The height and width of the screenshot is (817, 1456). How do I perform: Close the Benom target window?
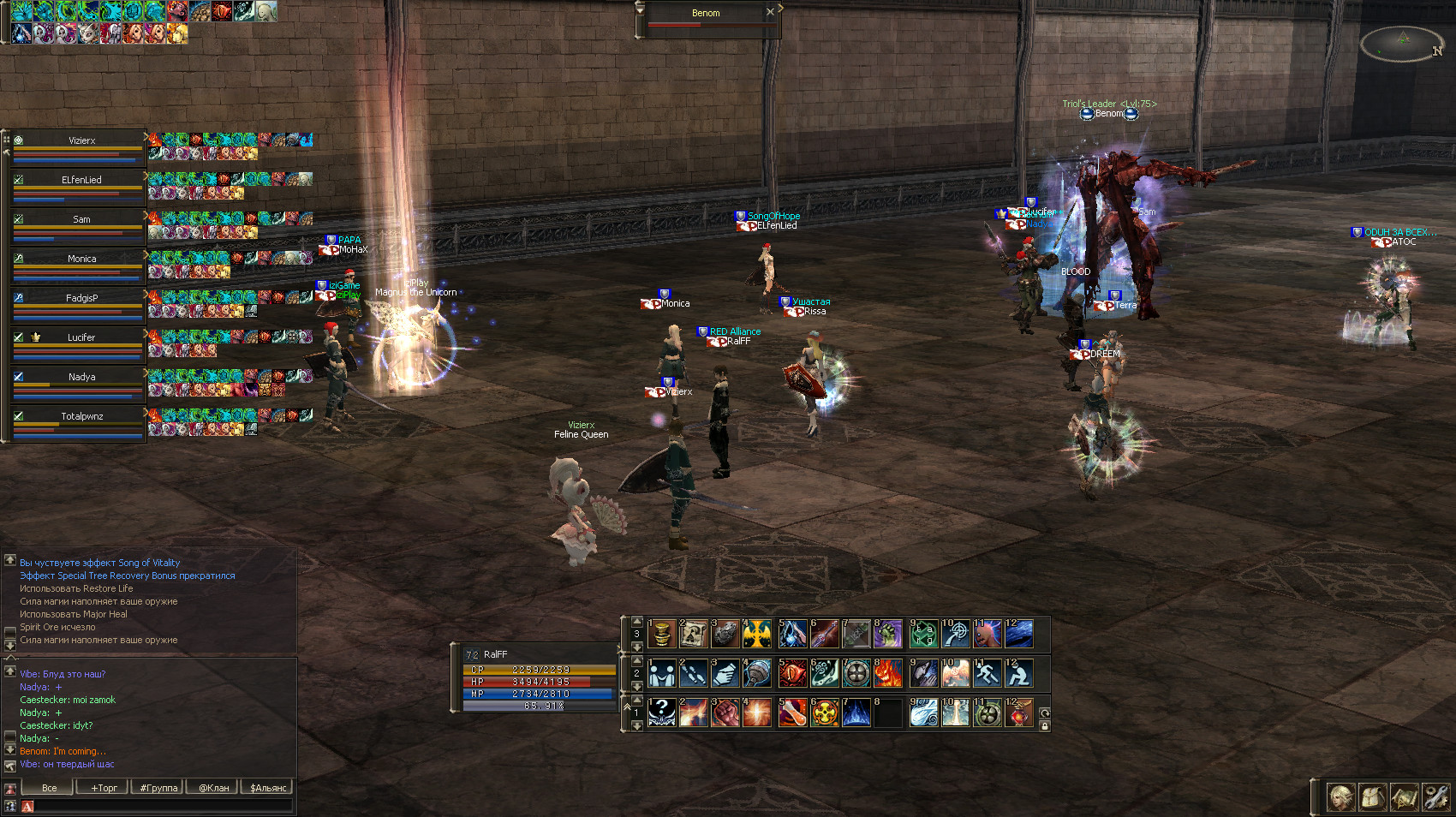tap(770, 12)
